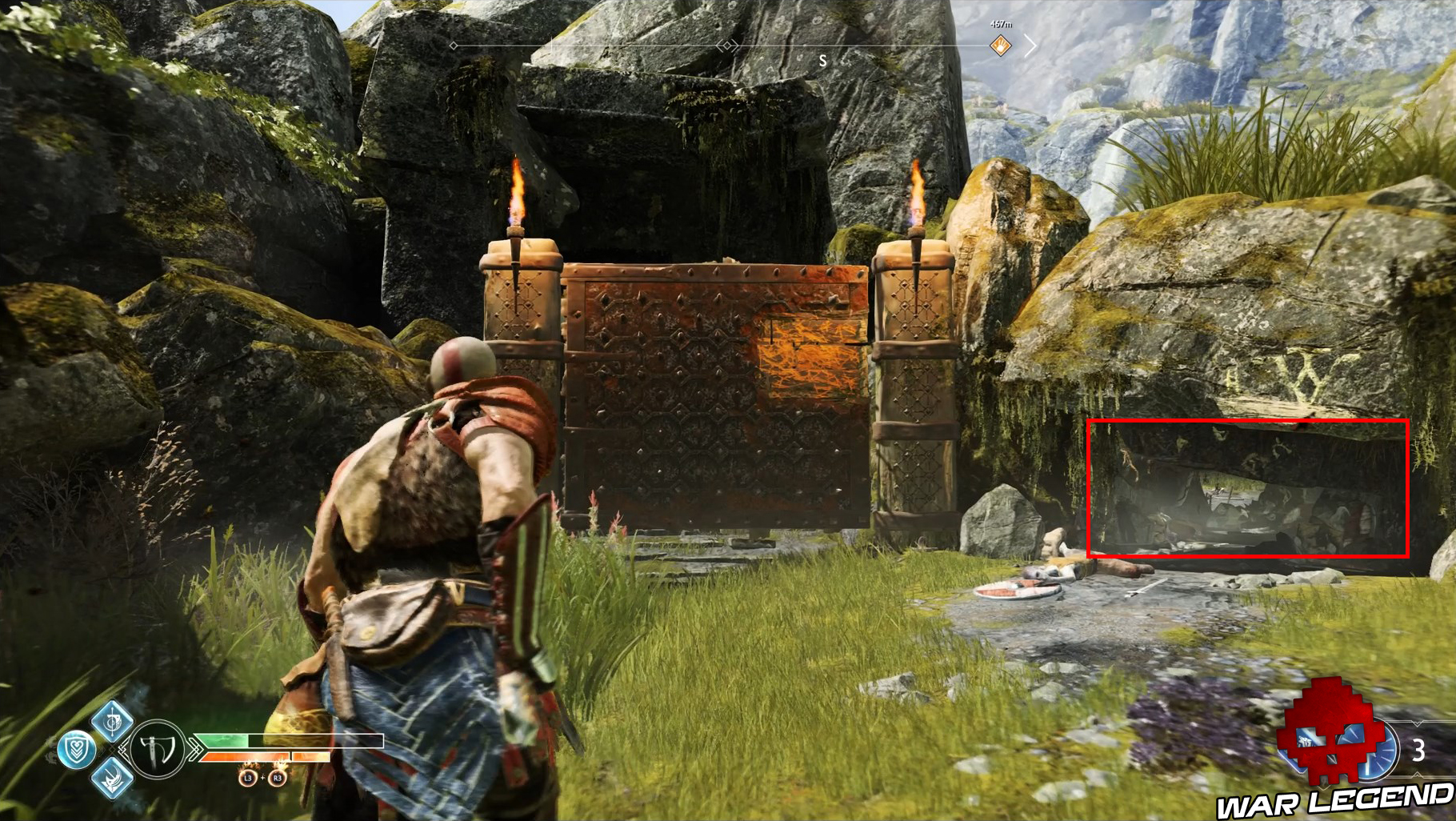Select the S heading on the compass bar
This screenshot has width=1456, height=821.
(x=824, y=59)
